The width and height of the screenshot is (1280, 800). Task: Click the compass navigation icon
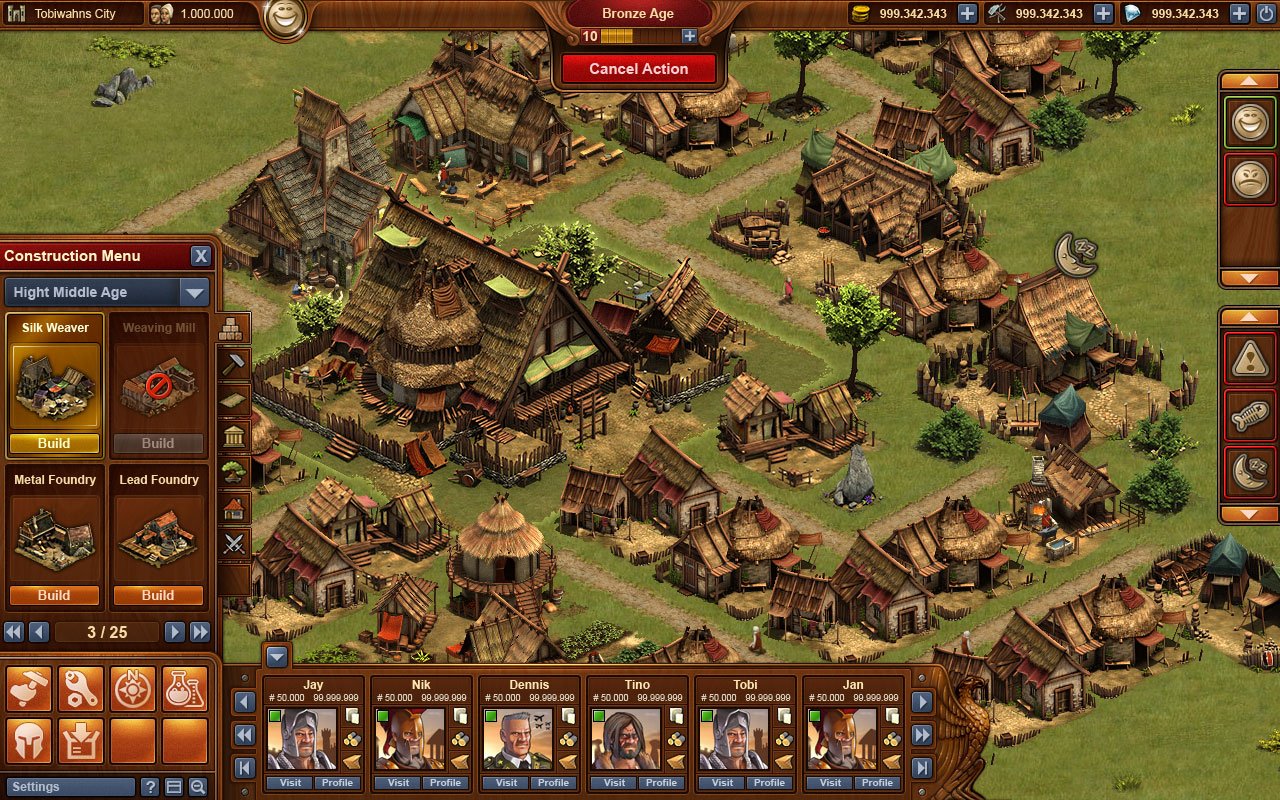click(132, 688)
